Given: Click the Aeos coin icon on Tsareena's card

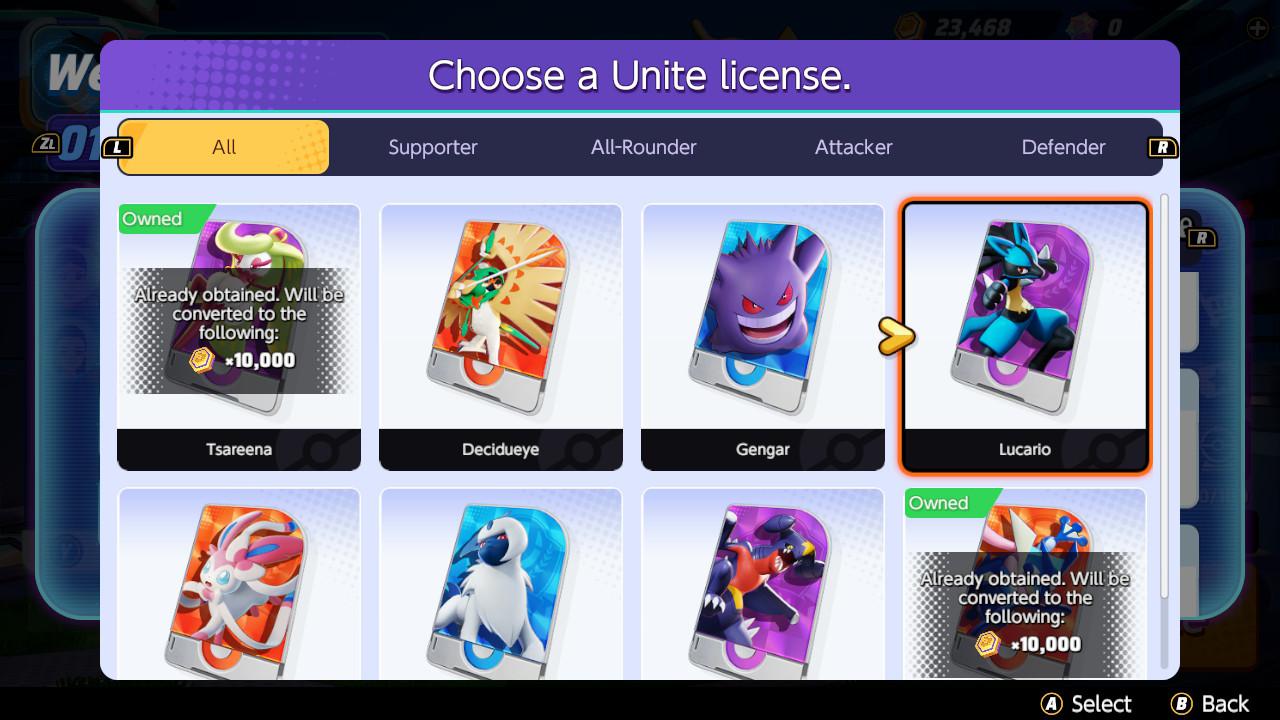Looking at the screenshot, I should coord(200,359).
